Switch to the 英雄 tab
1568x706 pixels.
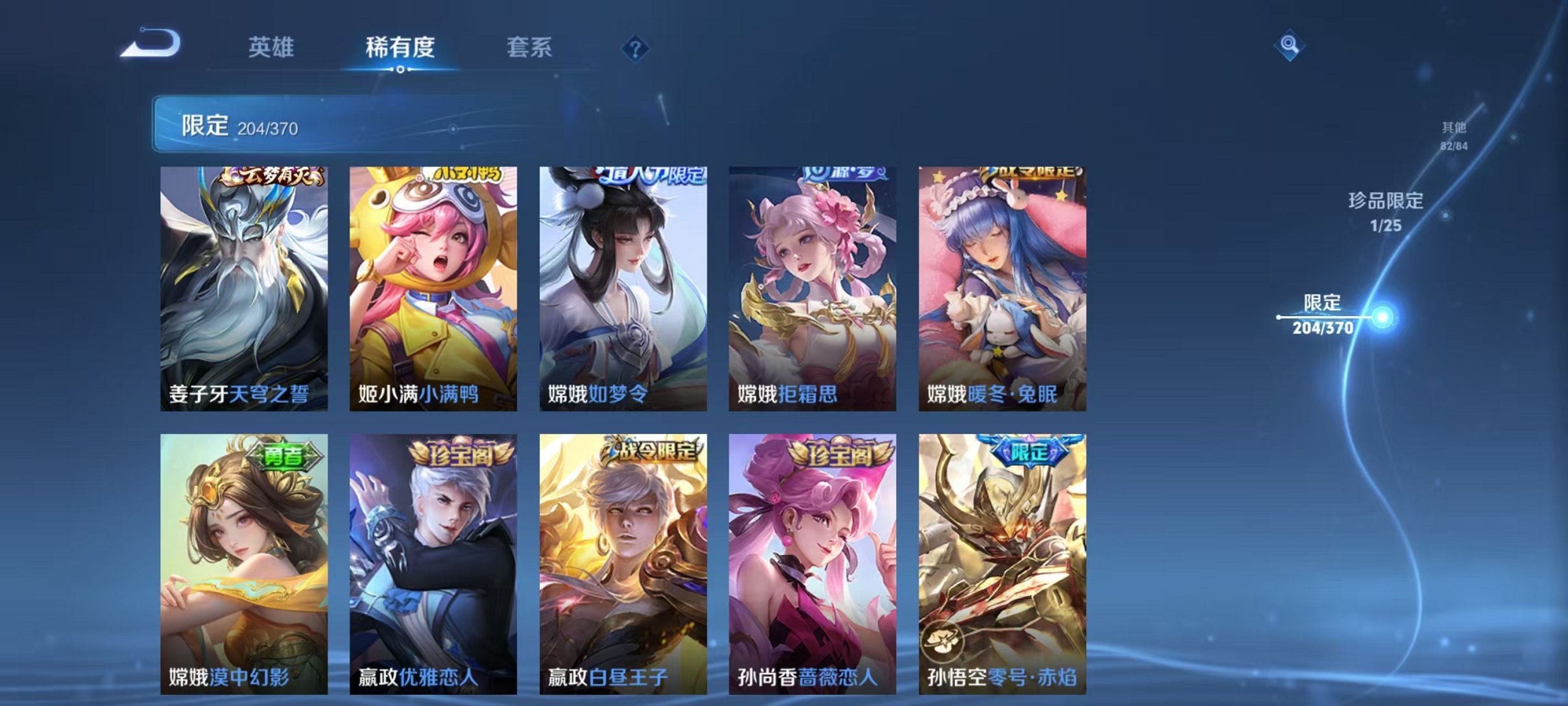(272, 47)
